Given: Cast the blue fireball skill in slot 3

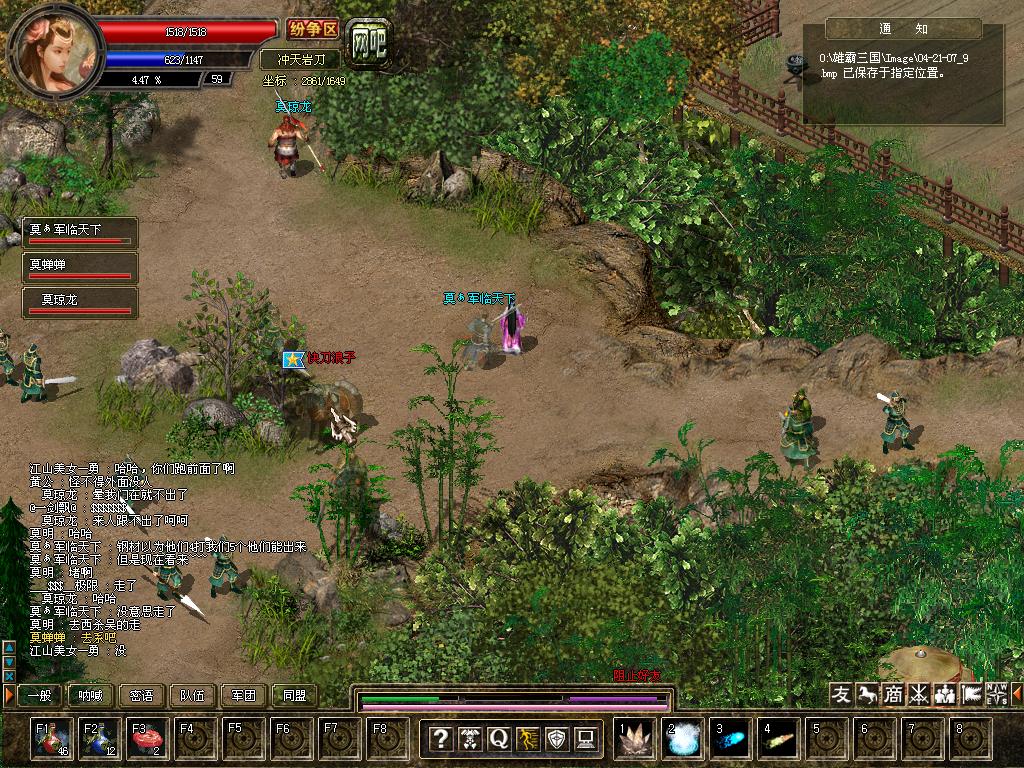Looking at the screenshot, I should point(731,739).
